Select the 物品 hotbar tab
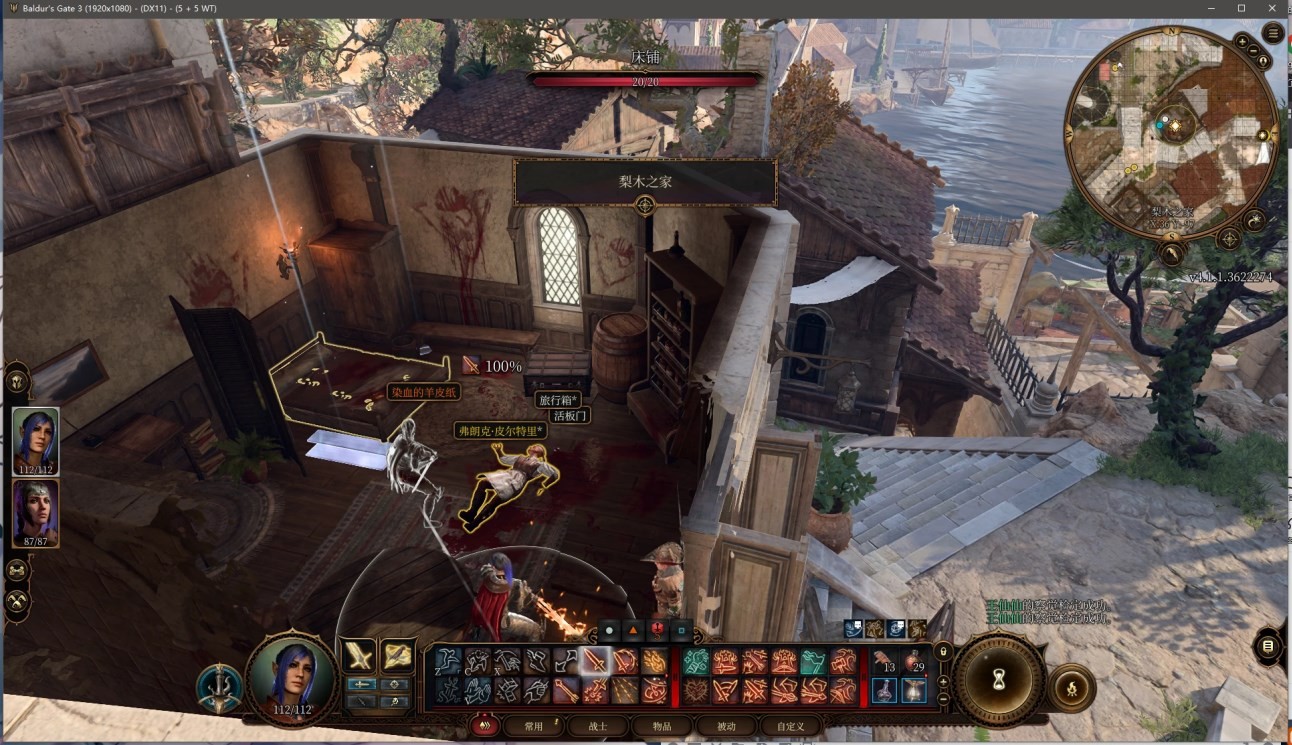This screenshot has height=745, width=1292. [662, 726]
